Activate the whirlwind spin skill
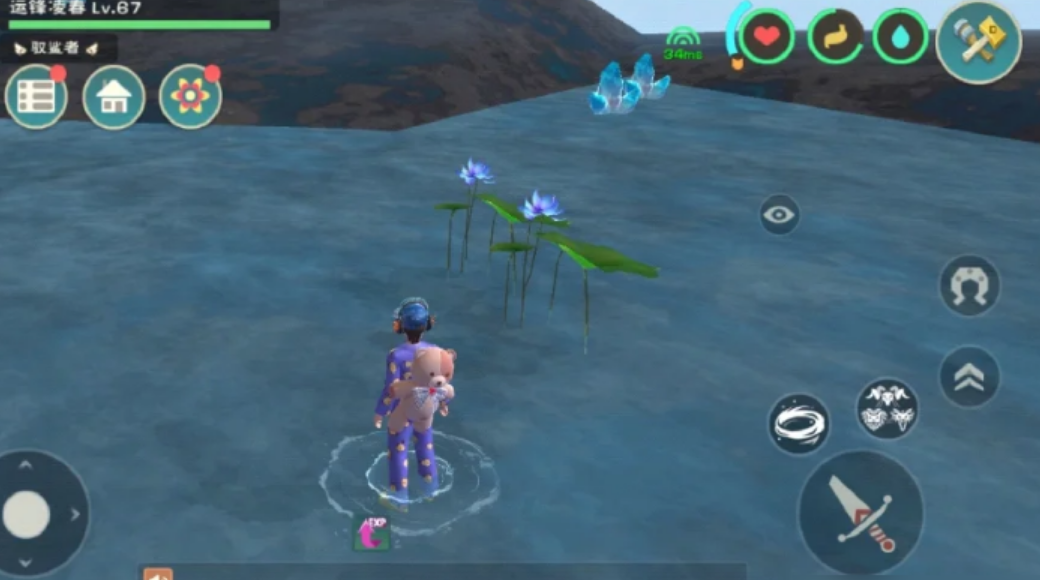Image resolution: width=1040 pixels, height=580 pixels. click(x=799, y=424)
